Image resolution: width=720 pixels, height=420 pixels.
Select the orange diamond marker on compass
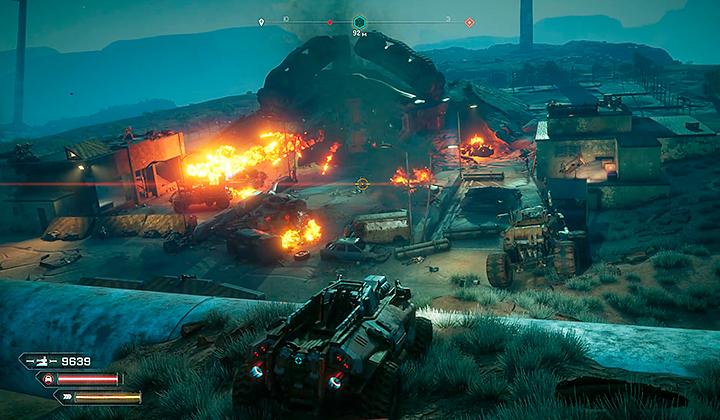pos(469,21)
